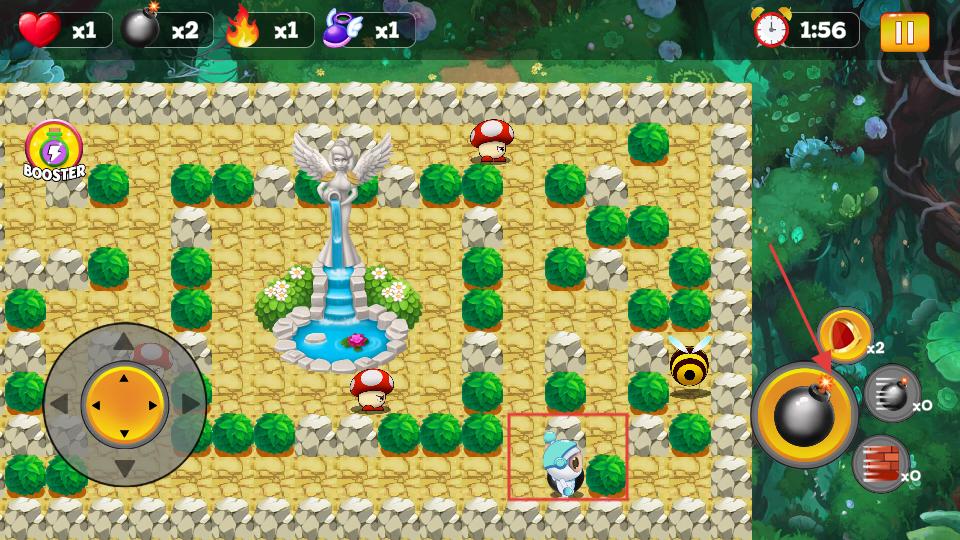Tap the up arrow on the joystick
The height and width of the screenshot is (540, 960).
click(x=123, y=343)
